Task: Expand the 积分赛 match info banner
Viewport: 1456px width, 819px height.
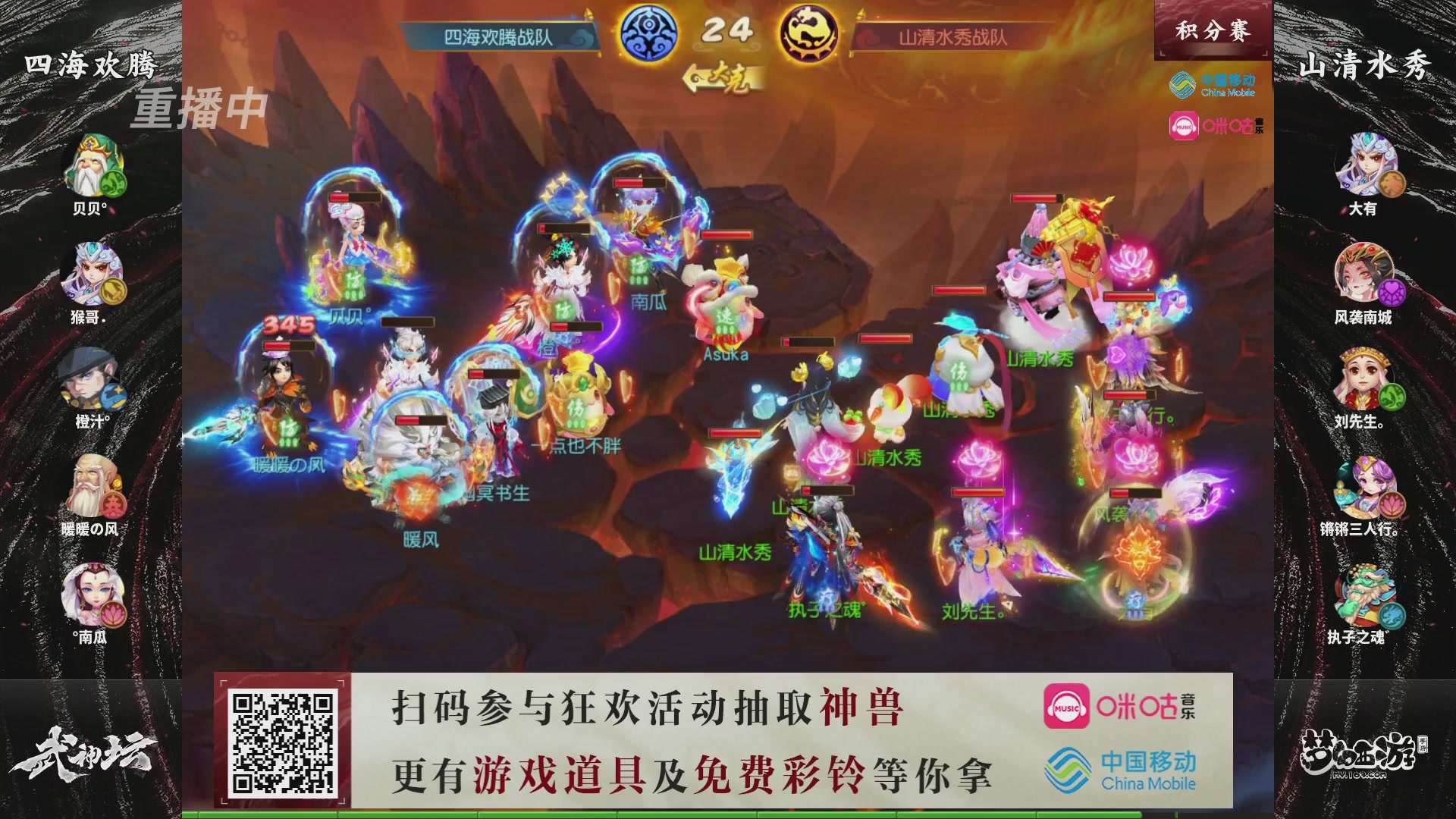Action: pos(1213,29)
